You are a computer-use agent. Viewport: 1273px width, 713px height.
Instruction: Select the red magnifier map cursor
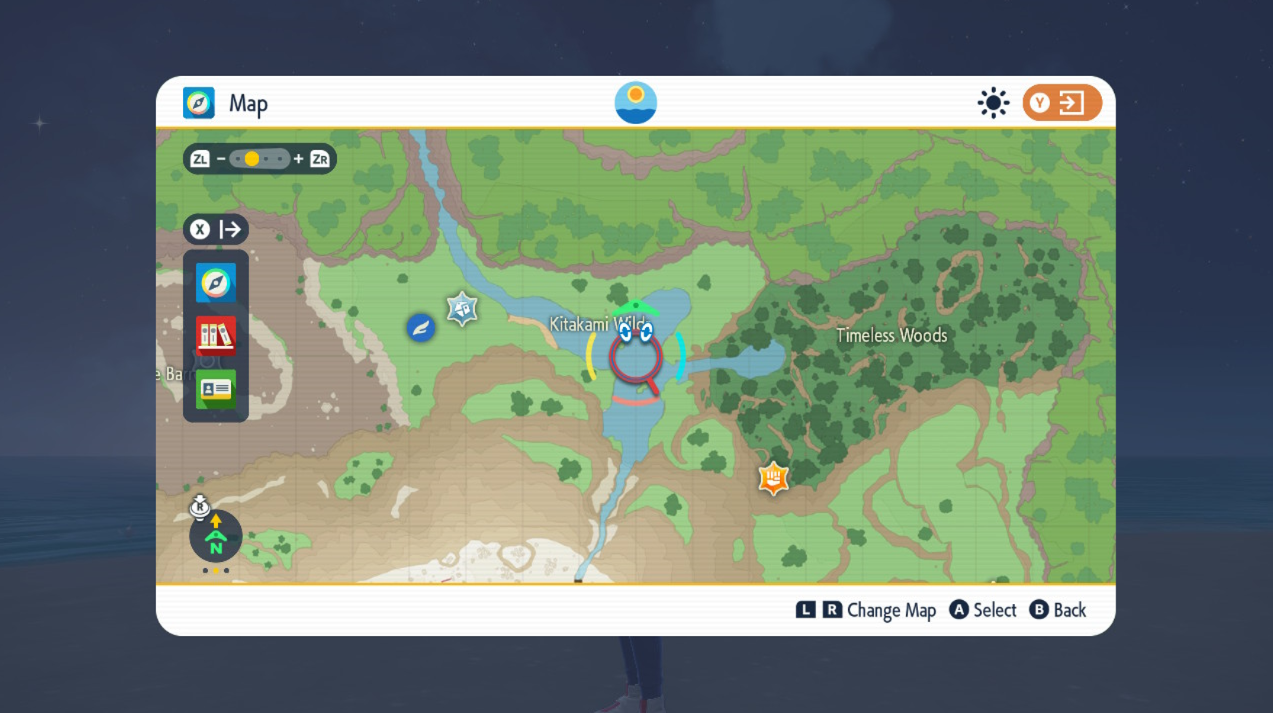pyautogui.click(x=636, y=360)
